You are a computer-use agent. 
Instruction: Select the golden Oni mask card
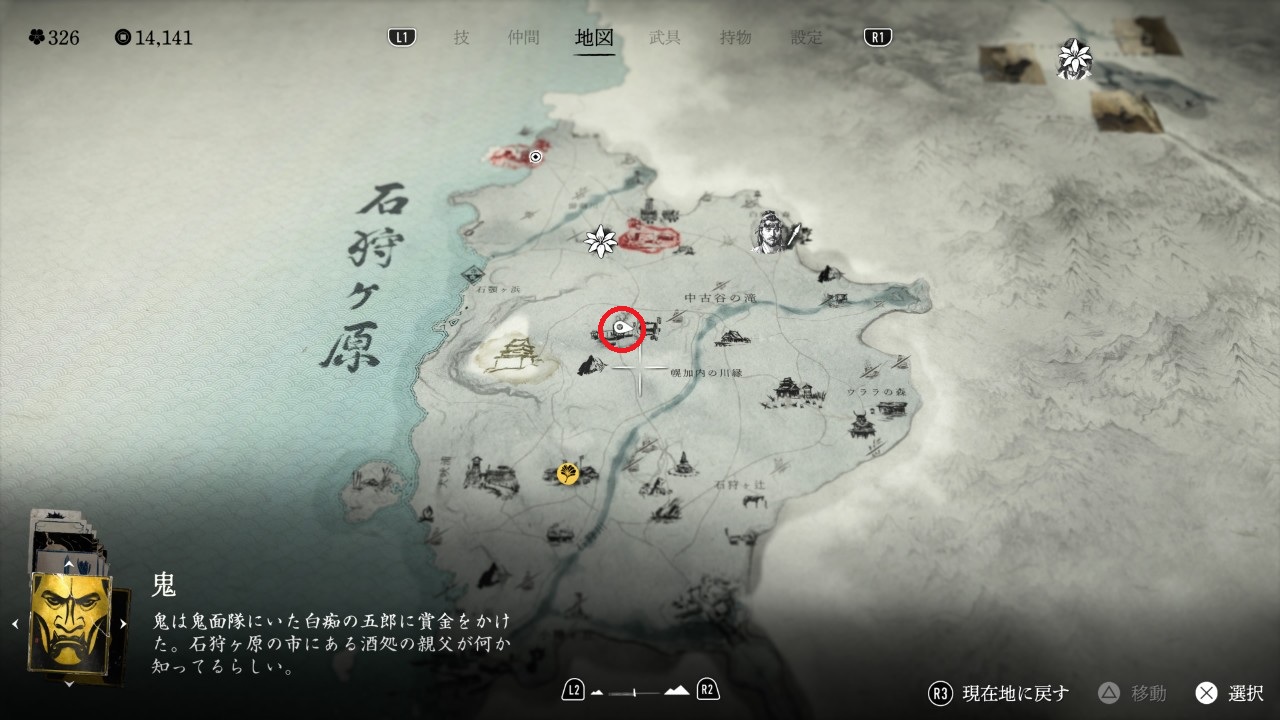[x=70, y=622]
